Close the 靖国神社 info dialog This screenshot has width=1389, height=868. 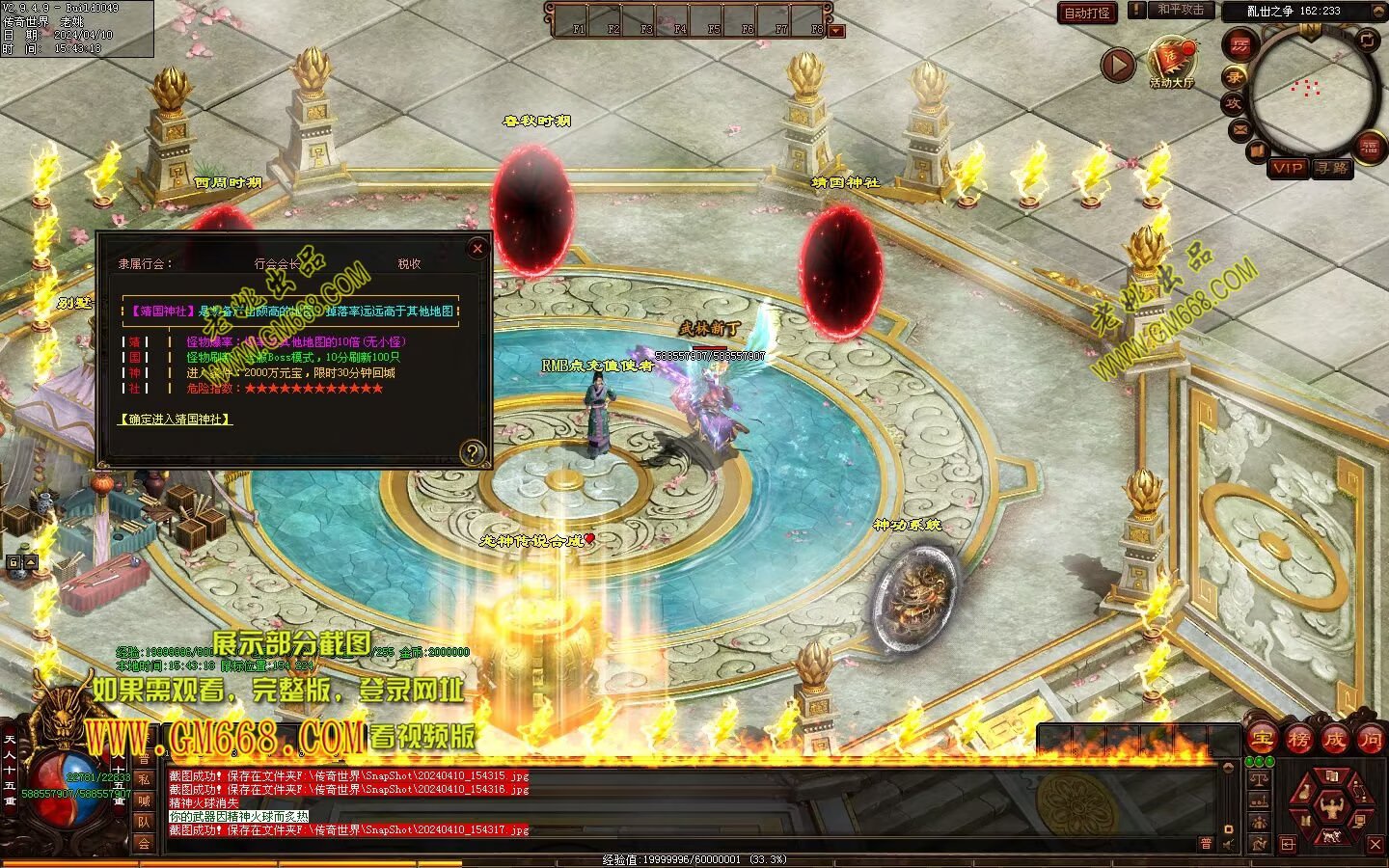(x=477, y=249)
